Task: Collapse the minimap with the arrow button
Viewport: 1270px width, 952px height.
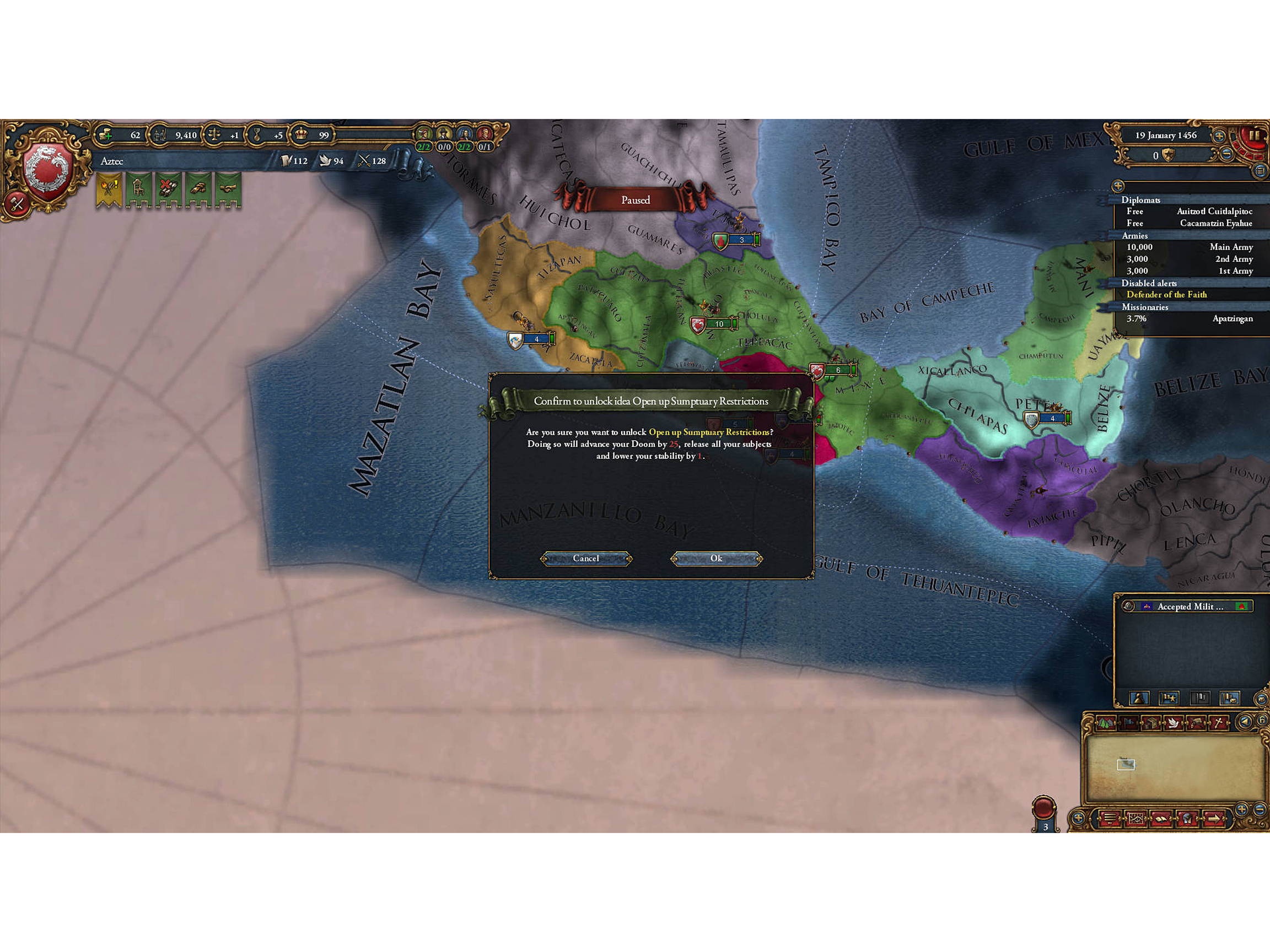Action: (1244, 722)
